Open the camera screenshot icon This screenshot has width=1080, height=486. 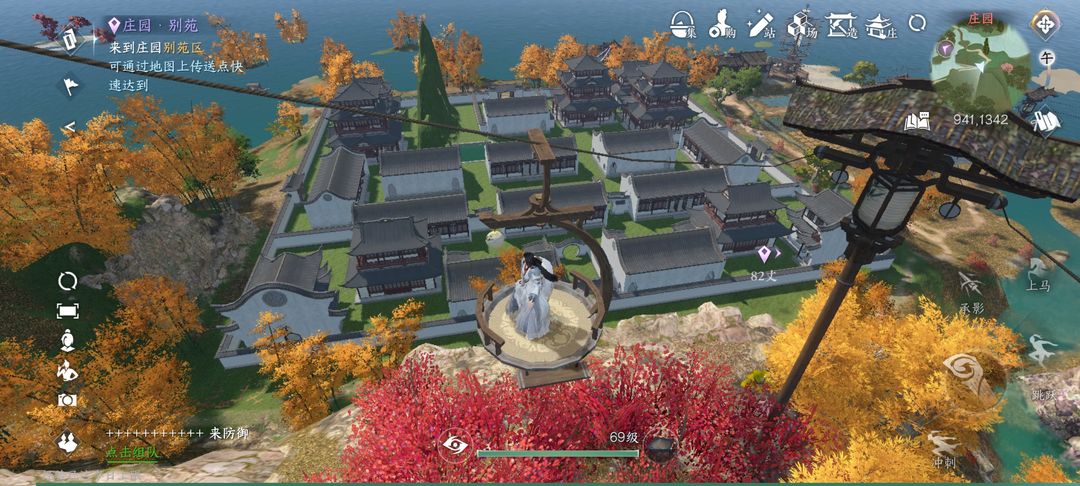click(67, 400)
